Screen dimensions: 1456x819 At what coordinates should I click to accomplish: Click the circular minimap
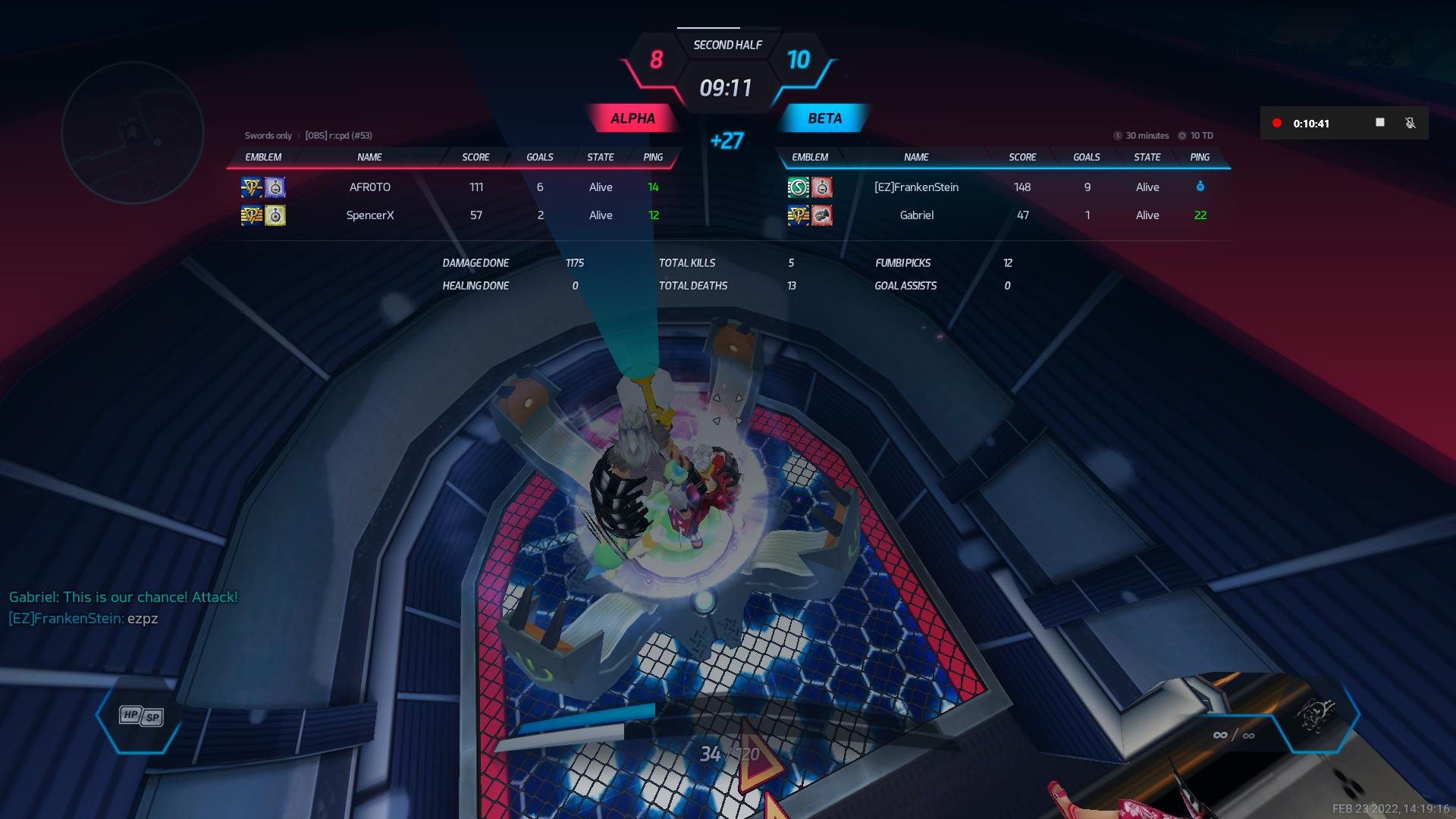(x=133, y=133)
